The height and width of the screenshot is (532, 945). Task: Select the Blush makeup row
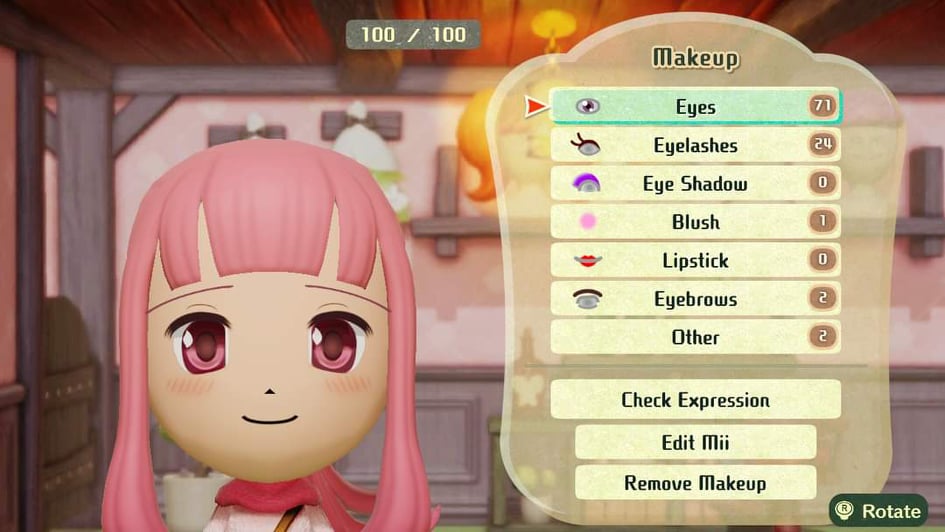coord(695,222)
